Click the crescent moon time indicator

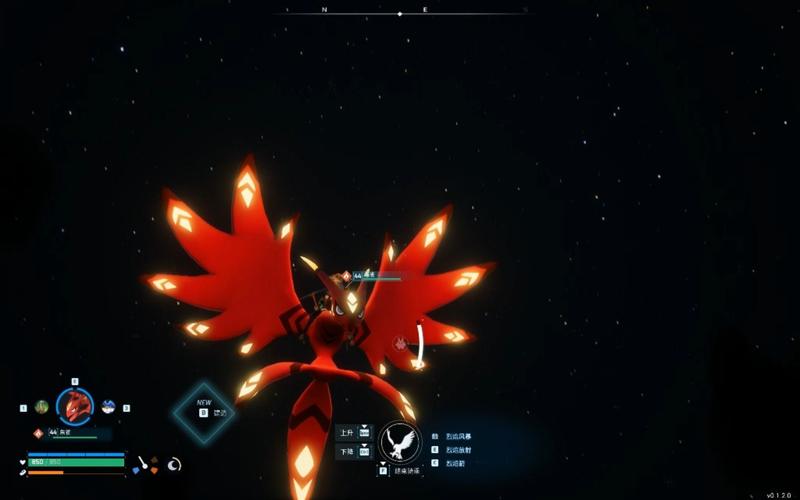[174, 464]
